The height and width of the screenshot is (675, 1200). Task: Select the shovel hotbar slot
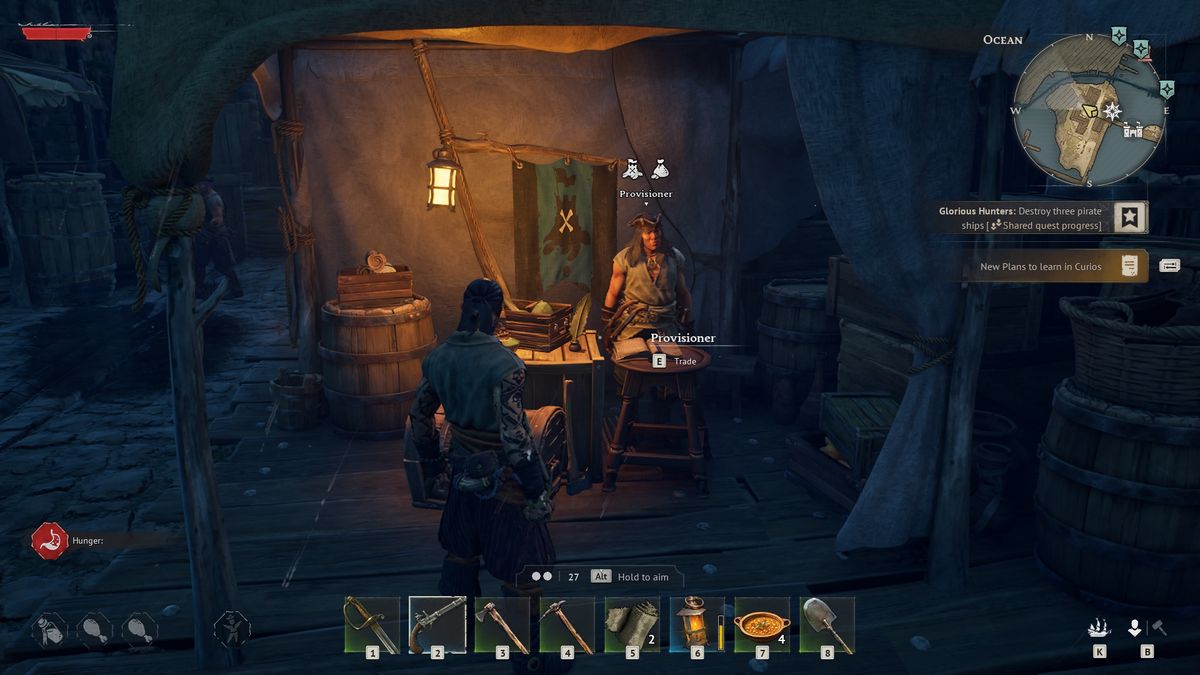point(827,625)
